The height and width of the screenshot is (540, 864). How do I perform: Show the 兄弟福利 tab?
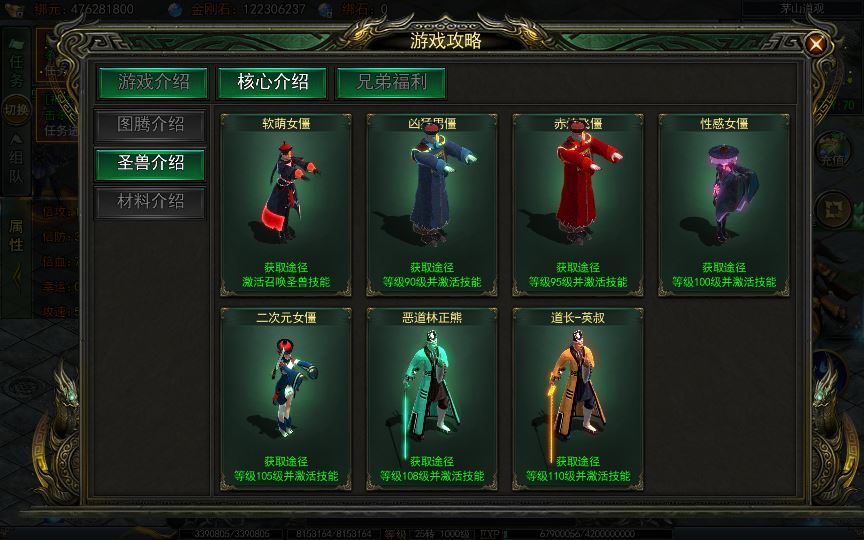coord(390,82)
